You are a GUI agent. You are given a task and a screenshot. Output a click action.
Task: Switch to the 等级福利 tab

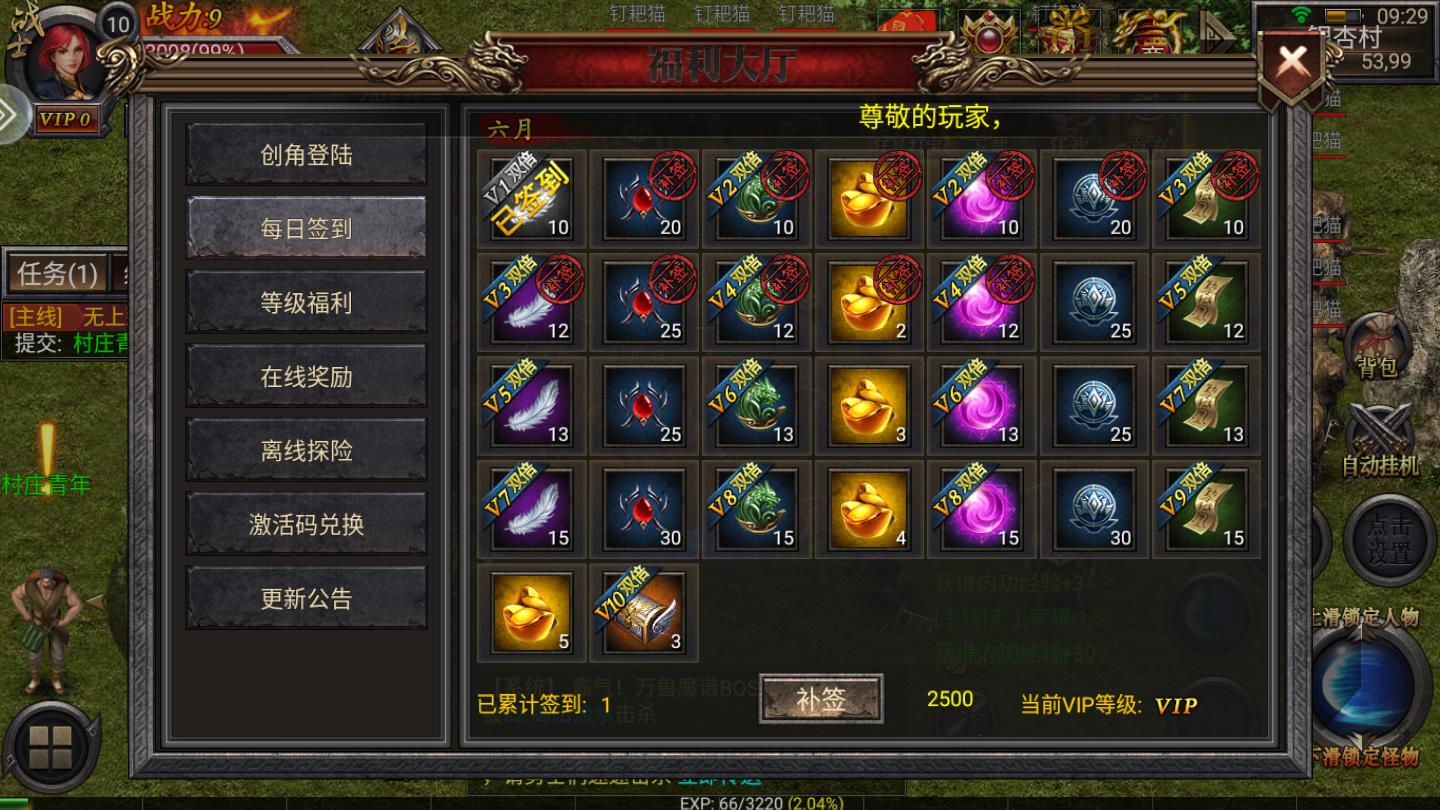305,302
